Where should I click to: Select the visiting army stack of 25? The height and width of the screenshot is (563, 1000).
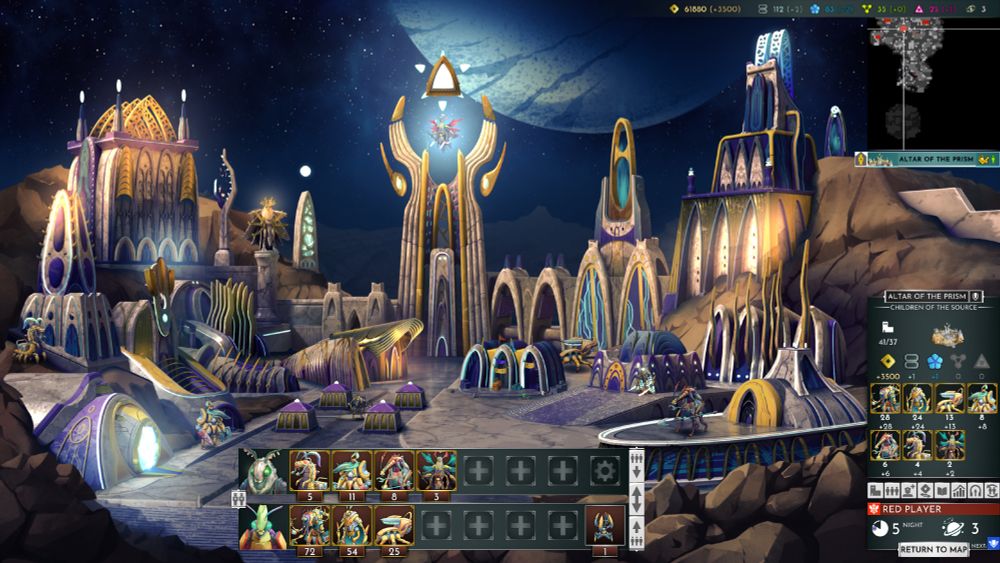point(393,525)
